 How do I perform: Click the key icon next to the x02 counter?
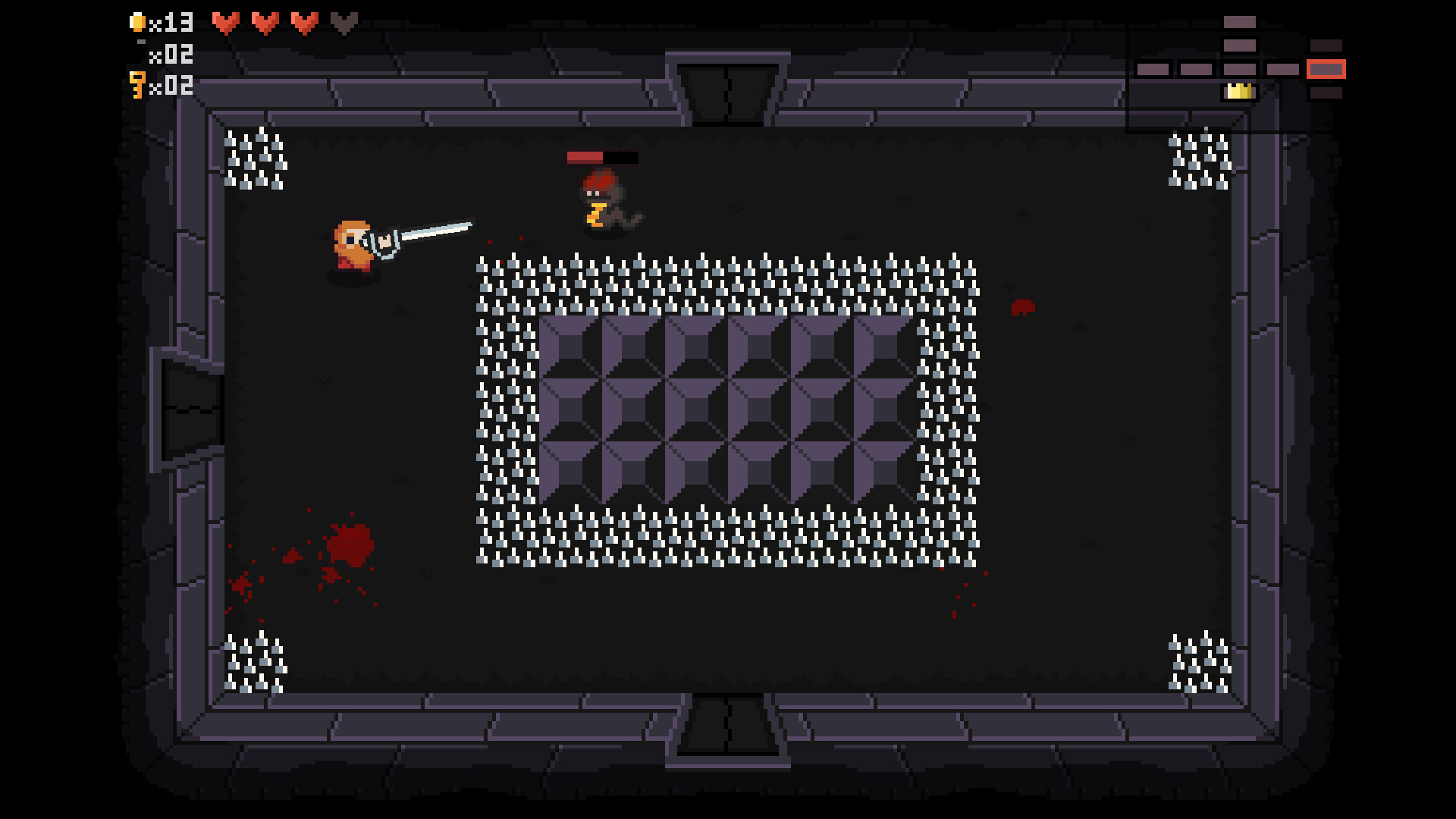pyautogui.click(x=138, y=85)
